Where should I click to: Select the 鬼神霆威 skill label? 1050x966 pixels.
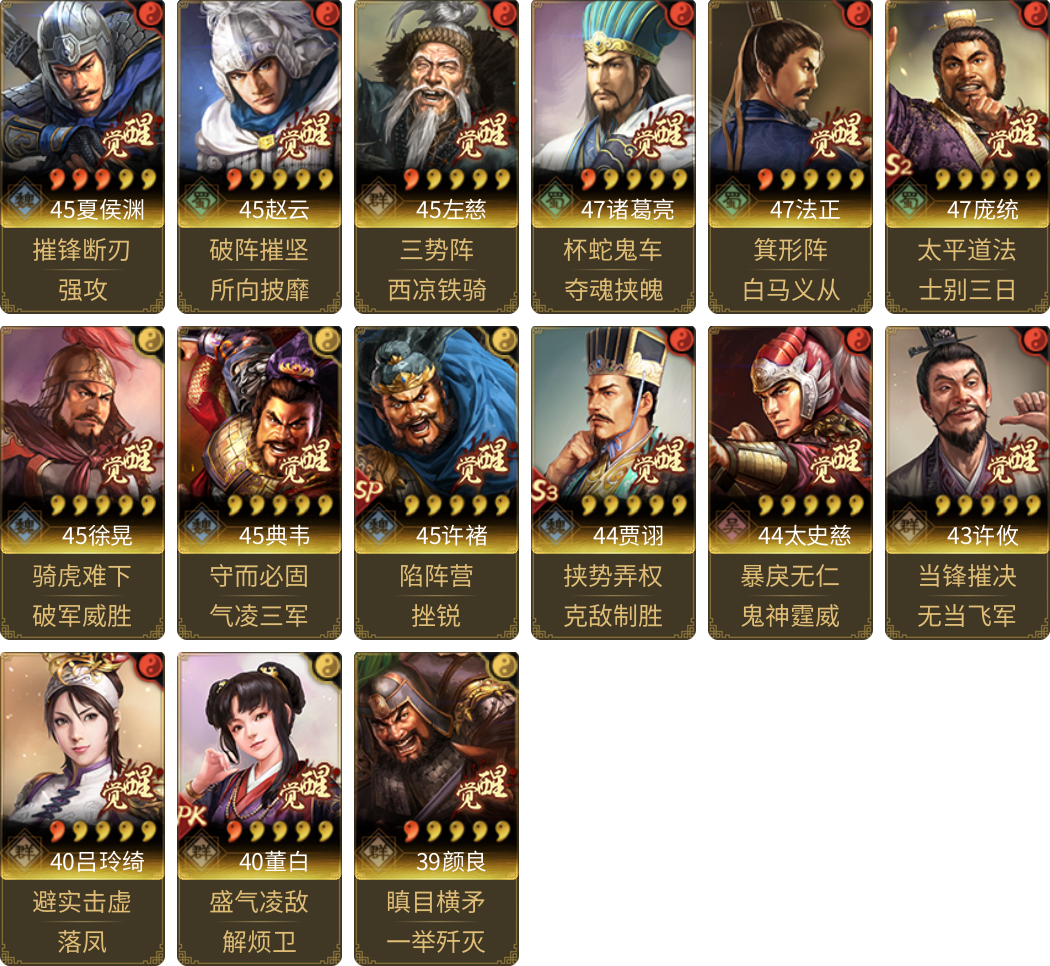point(790,616)
